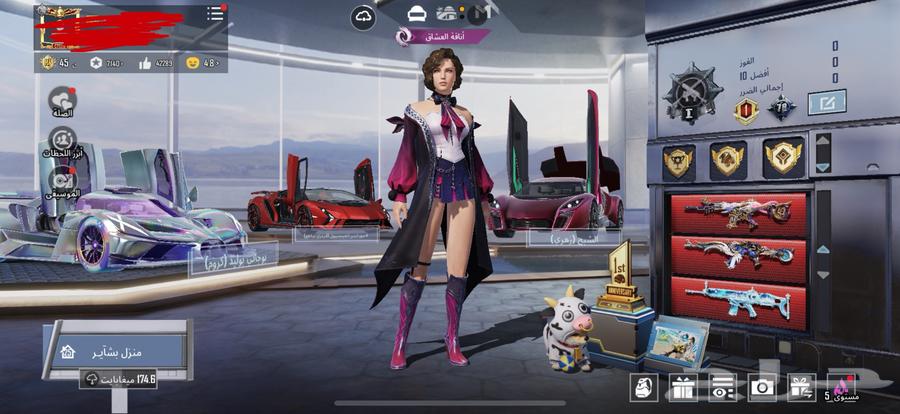Viewport: 900px width, 414px height.
Task: Click the camera screenshot icon
Action: (762, 387)
